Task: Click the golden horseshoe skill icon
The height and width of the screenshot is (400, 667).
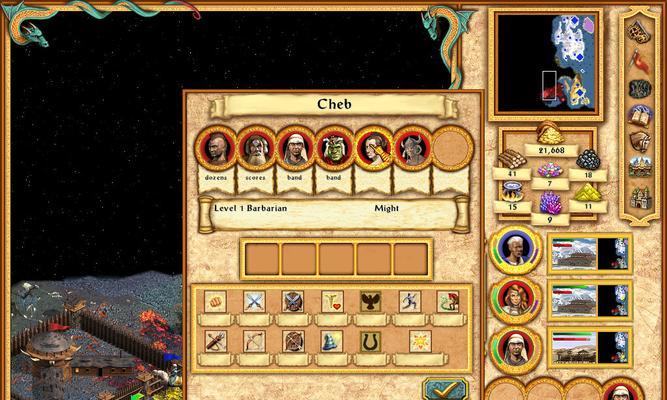Action: click(x=371, y=341)
